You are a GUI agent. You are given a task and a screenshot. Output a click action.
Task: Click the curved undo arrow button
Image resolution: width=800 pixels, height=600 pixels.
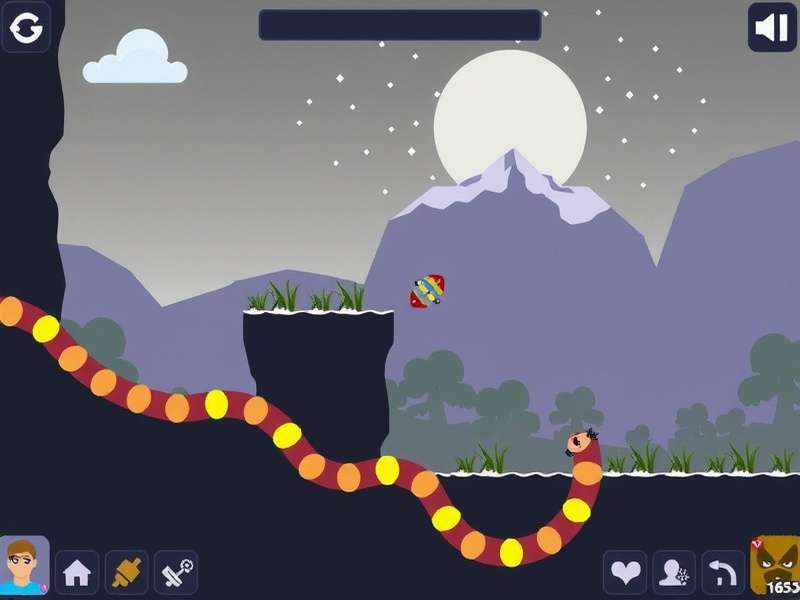point(723,573)
